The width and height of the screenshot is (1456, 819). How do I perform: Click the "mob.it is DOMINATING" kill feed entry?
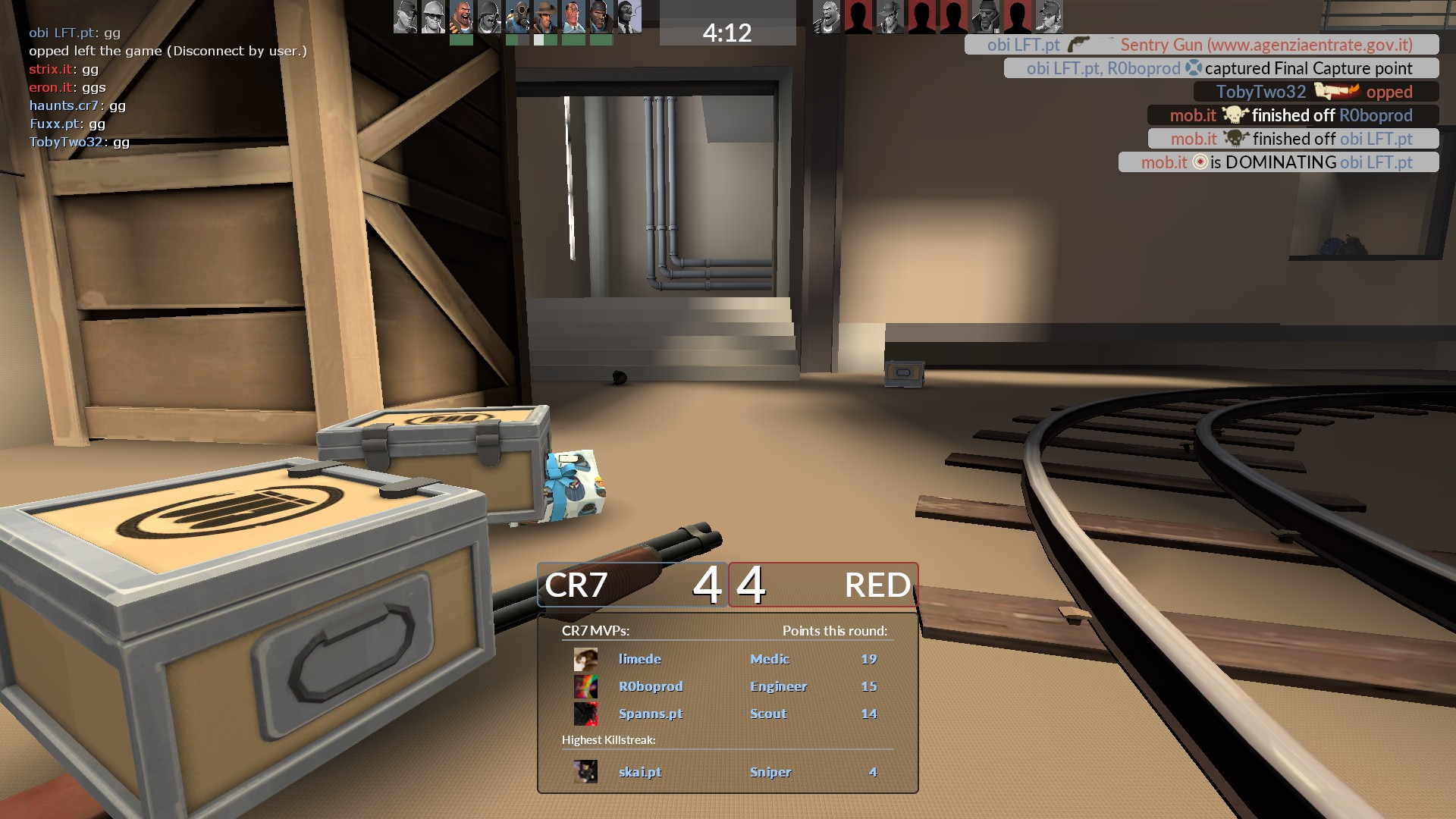[x=1278, y=162]
